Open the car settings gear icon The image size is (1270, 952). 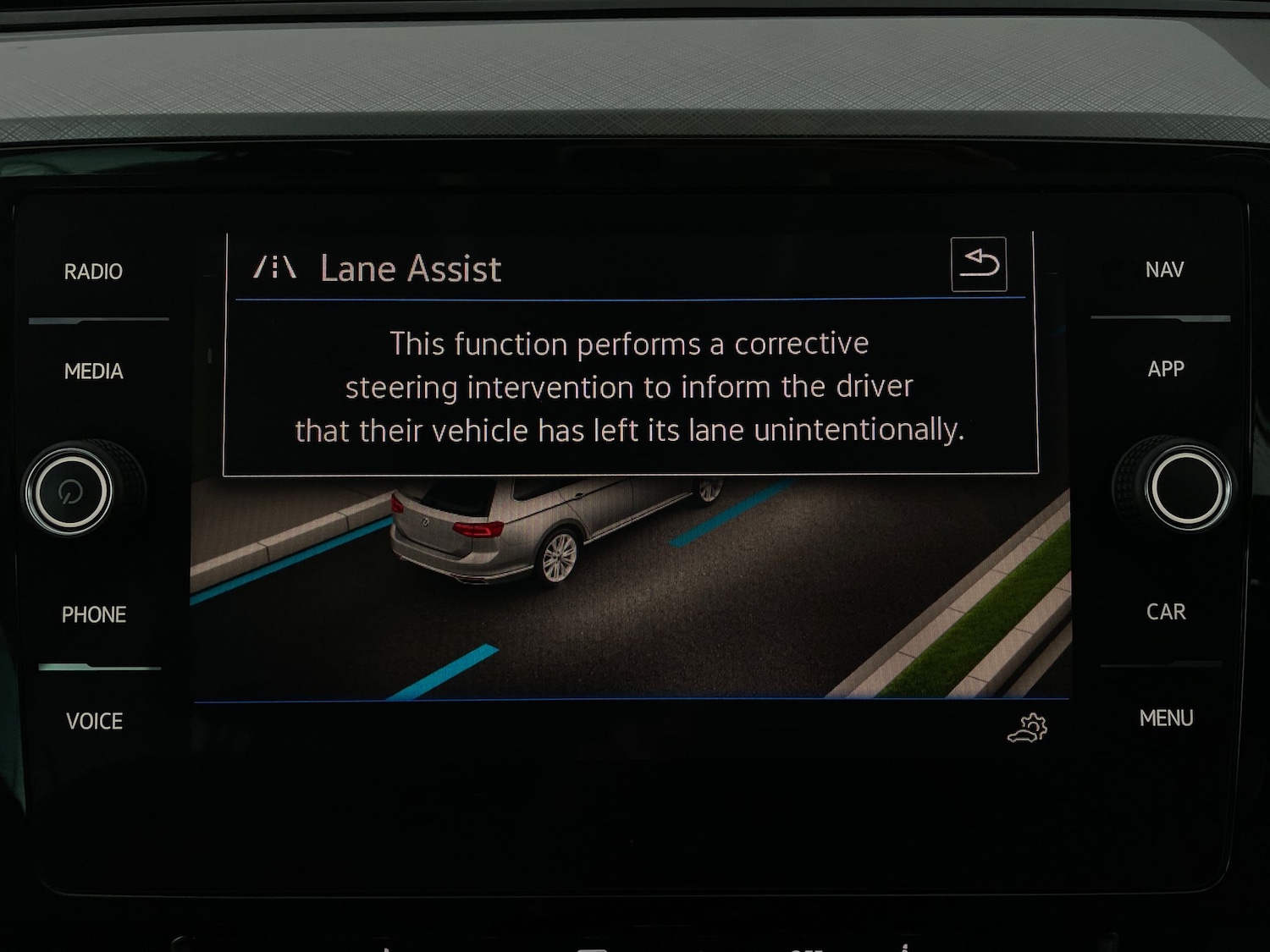[1028, 729]
